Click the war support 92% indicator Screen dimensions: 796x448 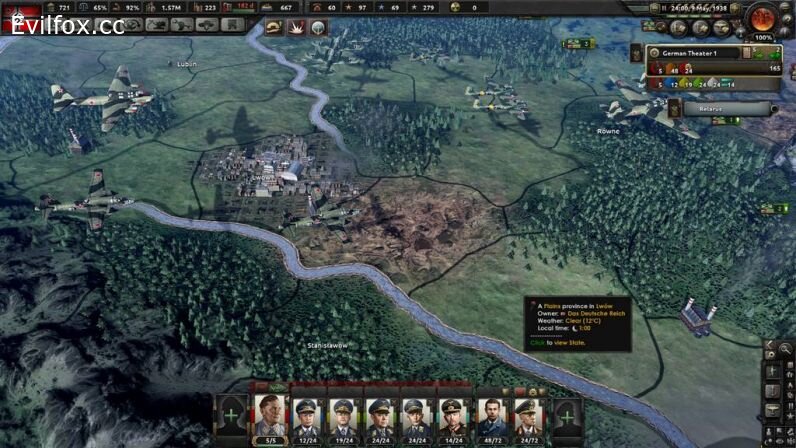(125, 7)
